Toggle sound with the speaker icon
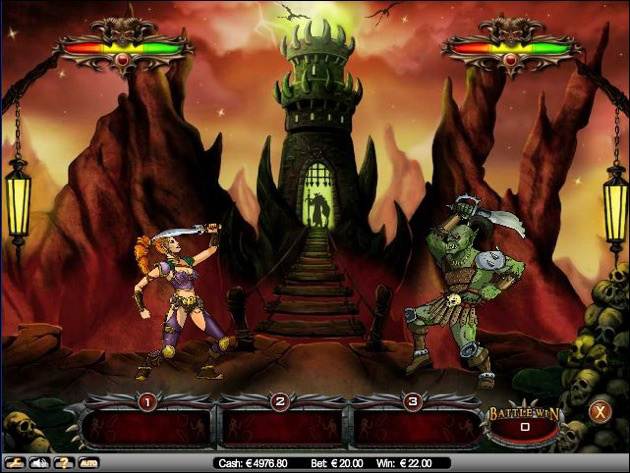This screenshot has height=473, width=630. point(41,463)
